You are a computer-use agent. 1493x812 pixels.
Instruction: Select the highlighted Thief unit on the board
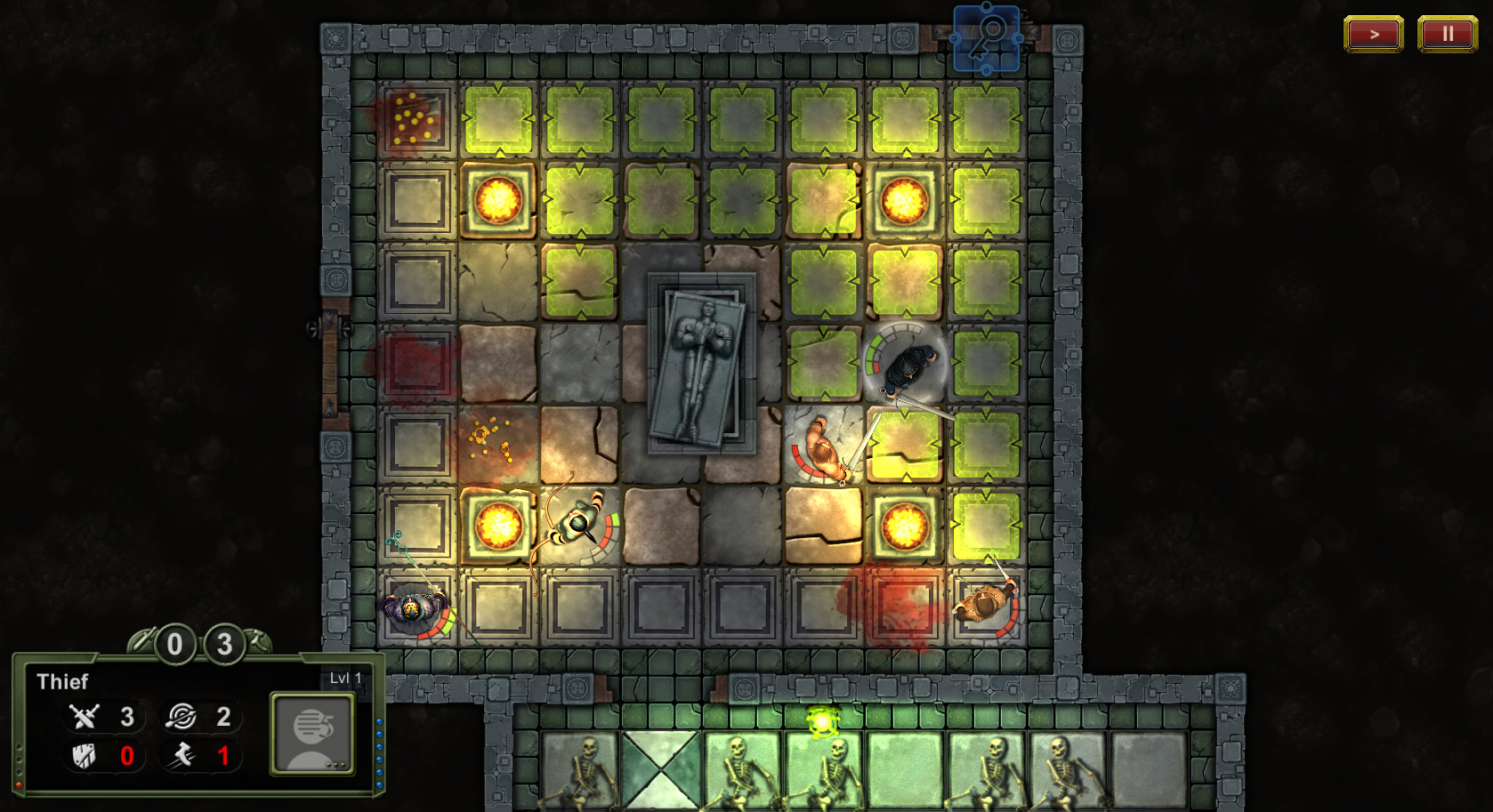907,366
